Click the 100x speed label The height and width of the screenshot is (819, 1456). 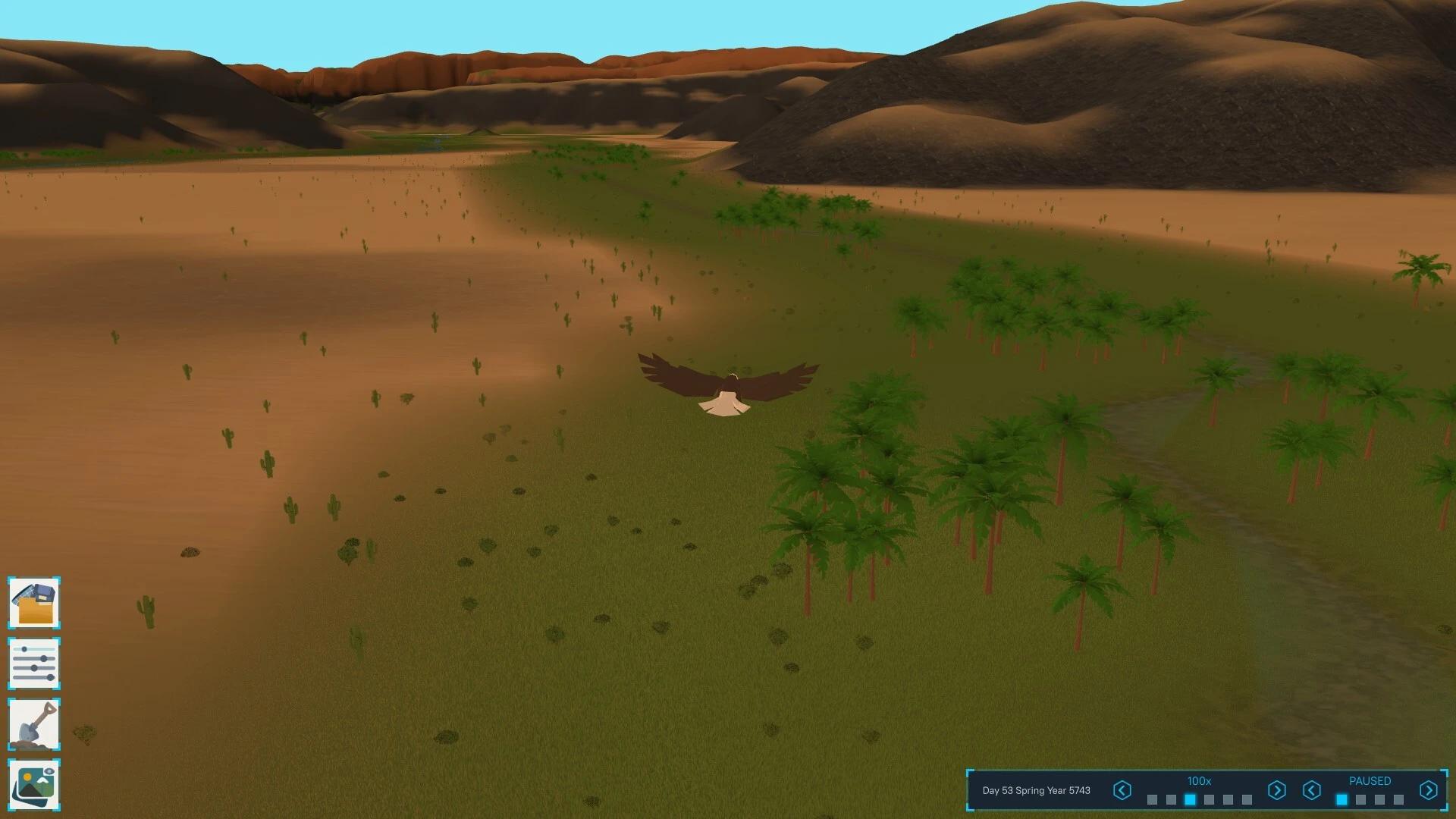tap(1200, 780)
